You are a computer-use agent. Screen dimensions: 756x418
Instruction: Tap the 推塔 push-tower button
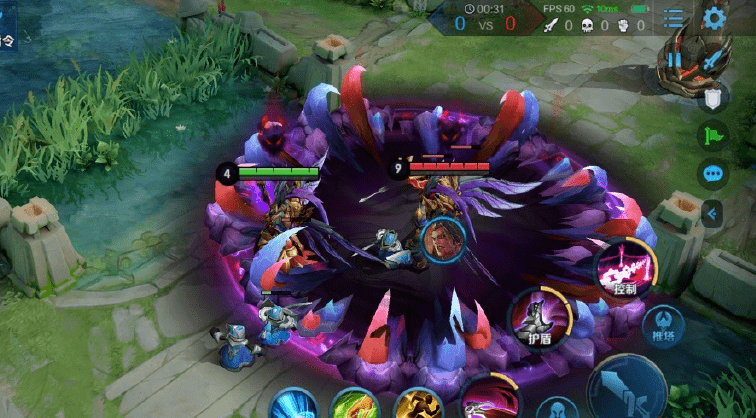663,324
